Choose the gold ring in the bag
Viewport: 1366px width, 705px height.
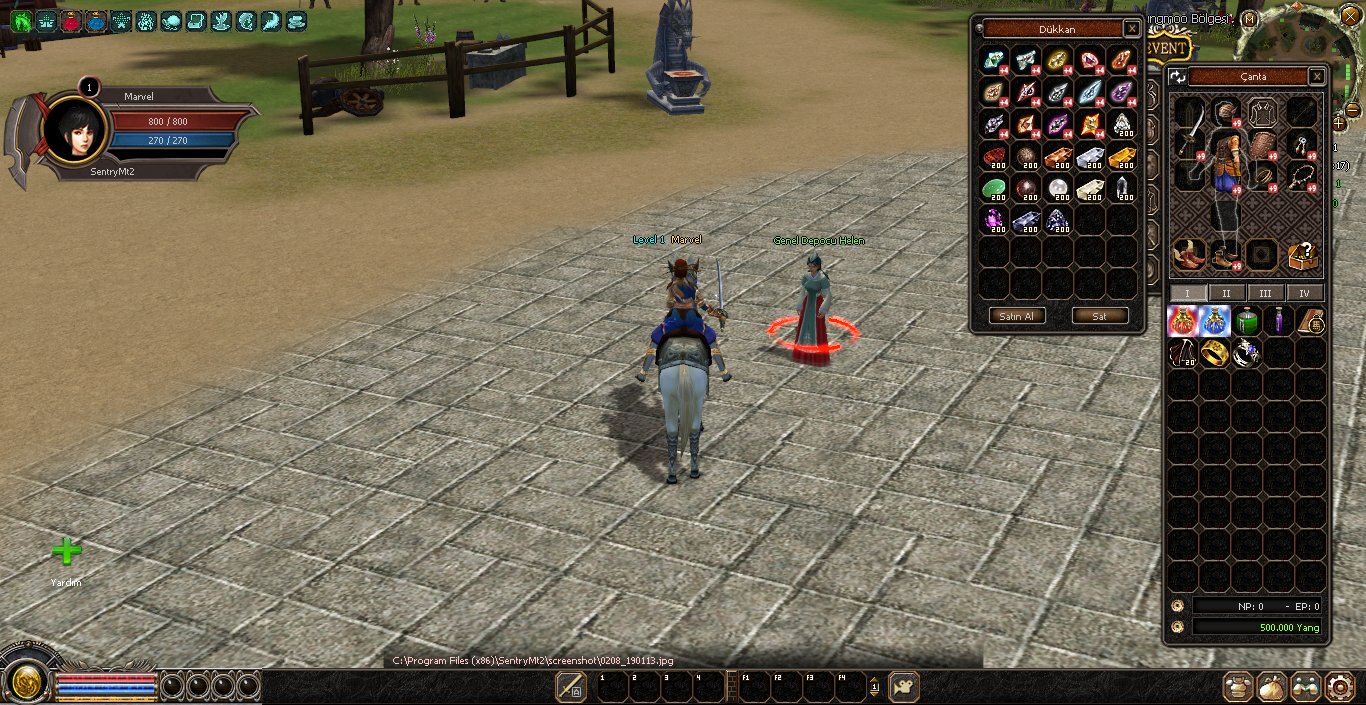(x=1214, y=353)
